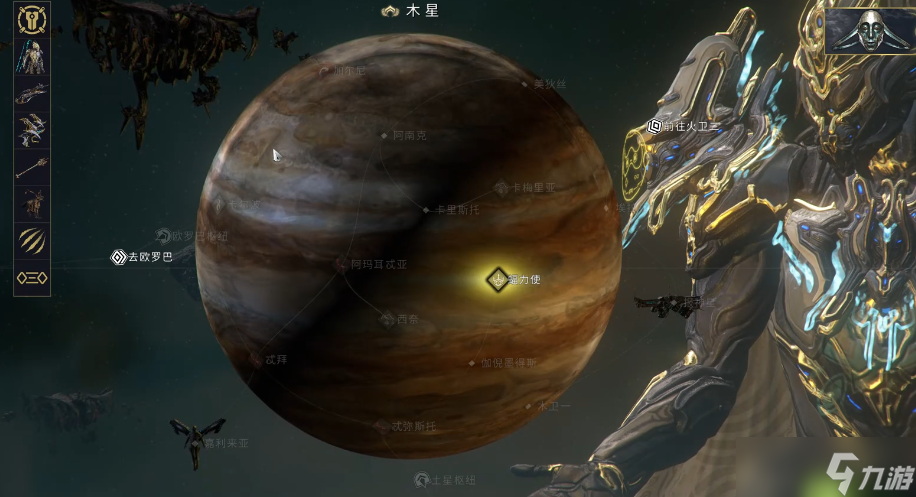The image size is (916, 497).
Task: Open the companion loadout slot
Action: coord(31,204)
